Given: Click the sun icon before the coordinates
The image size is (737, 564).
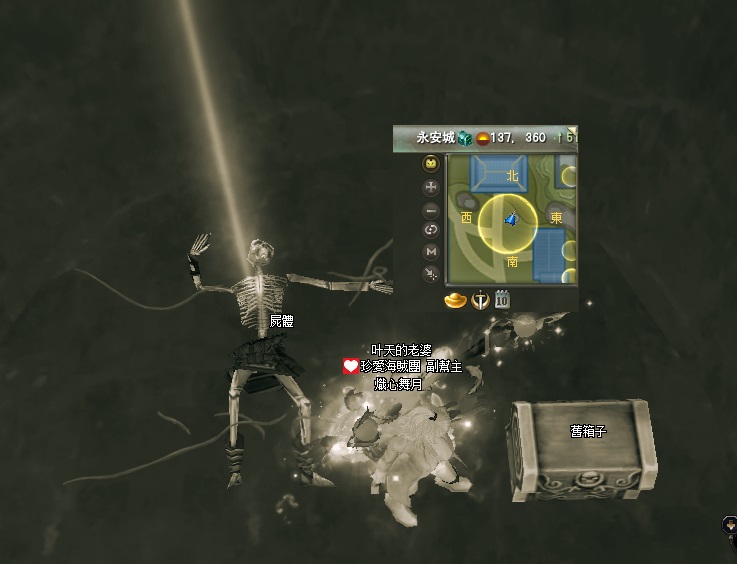Looking at the screenshot, I should (481, 138).
